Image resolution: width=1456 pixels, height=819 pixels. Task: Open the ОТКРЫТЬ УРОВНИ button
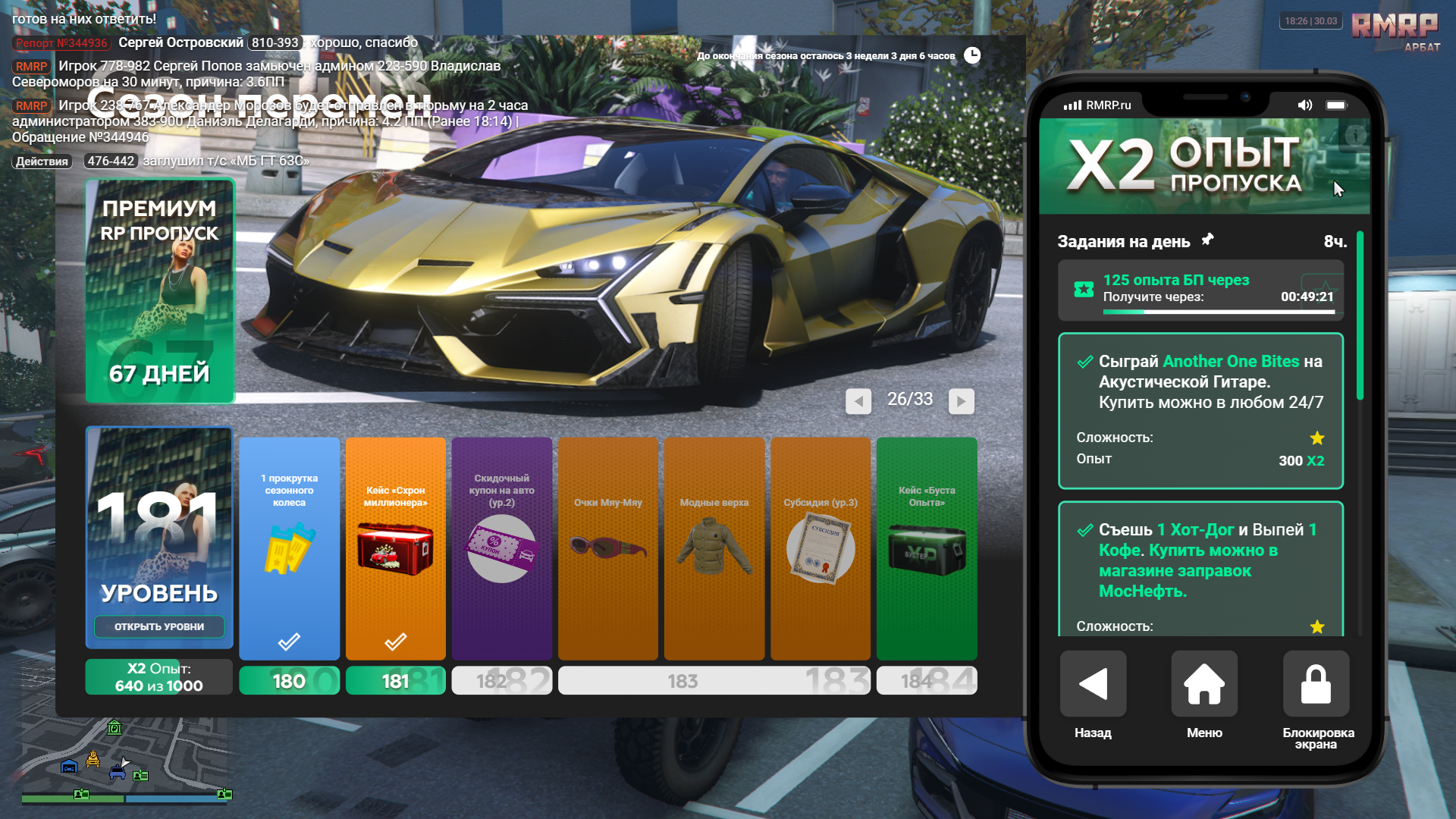159,626
